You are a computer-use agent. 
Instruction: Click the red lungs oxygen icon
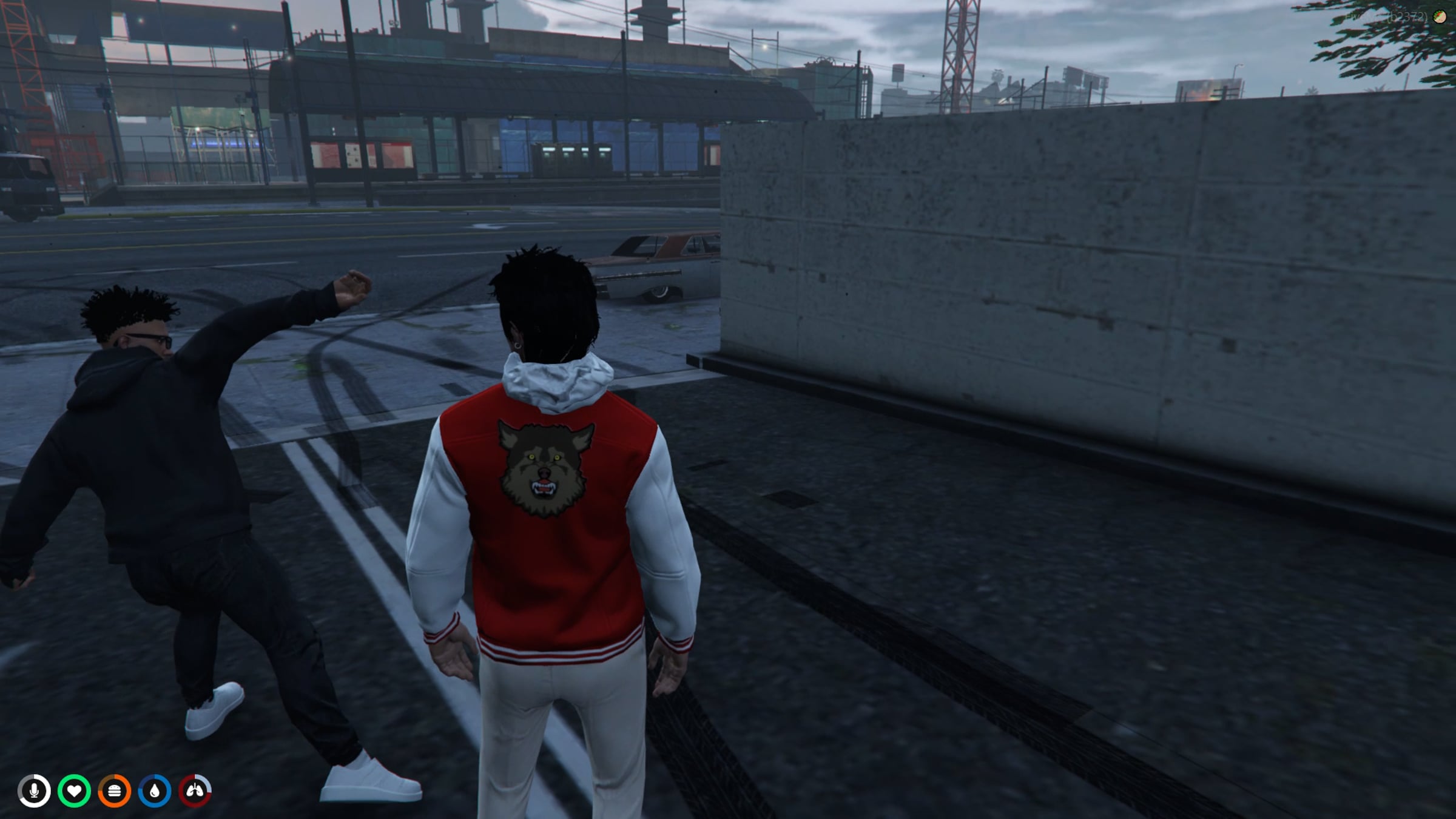point(195,791)
